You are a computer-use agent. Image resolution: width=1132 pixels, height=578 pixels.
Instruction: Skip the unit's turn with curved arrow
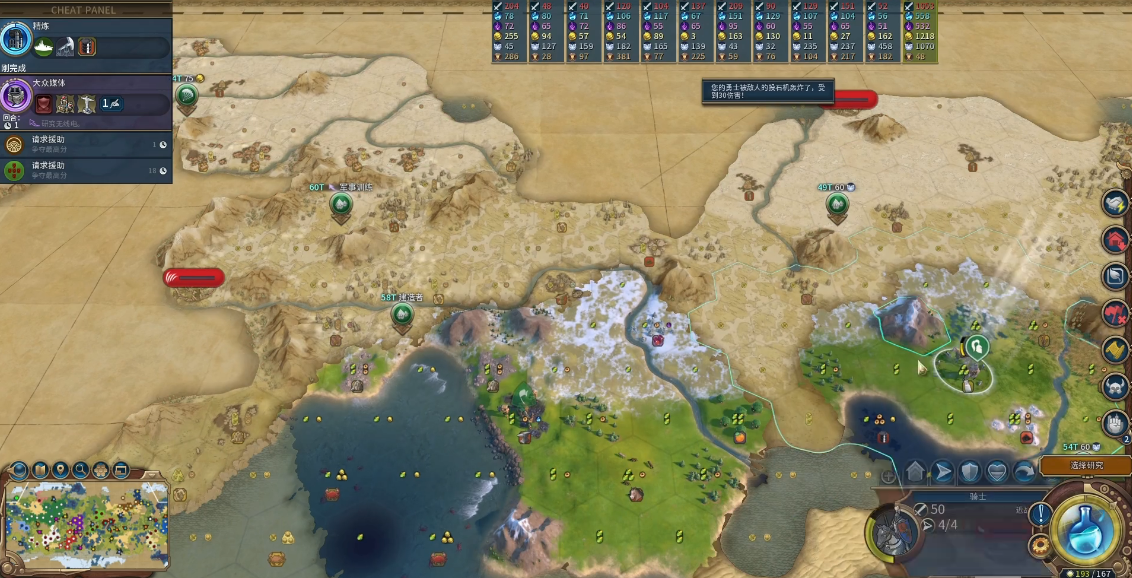1024,472
